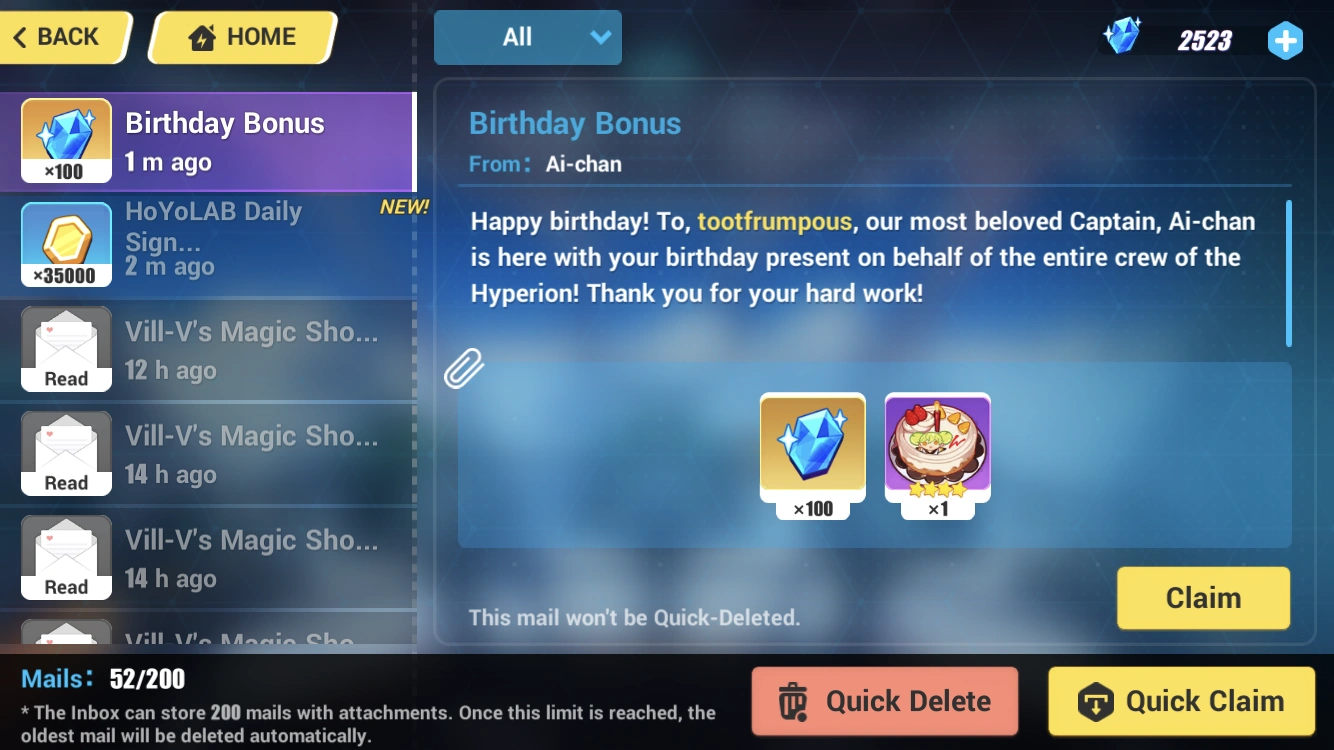
Task: Toggle the Read status on first Vill-V mail
Action: (x=65, y=349)
